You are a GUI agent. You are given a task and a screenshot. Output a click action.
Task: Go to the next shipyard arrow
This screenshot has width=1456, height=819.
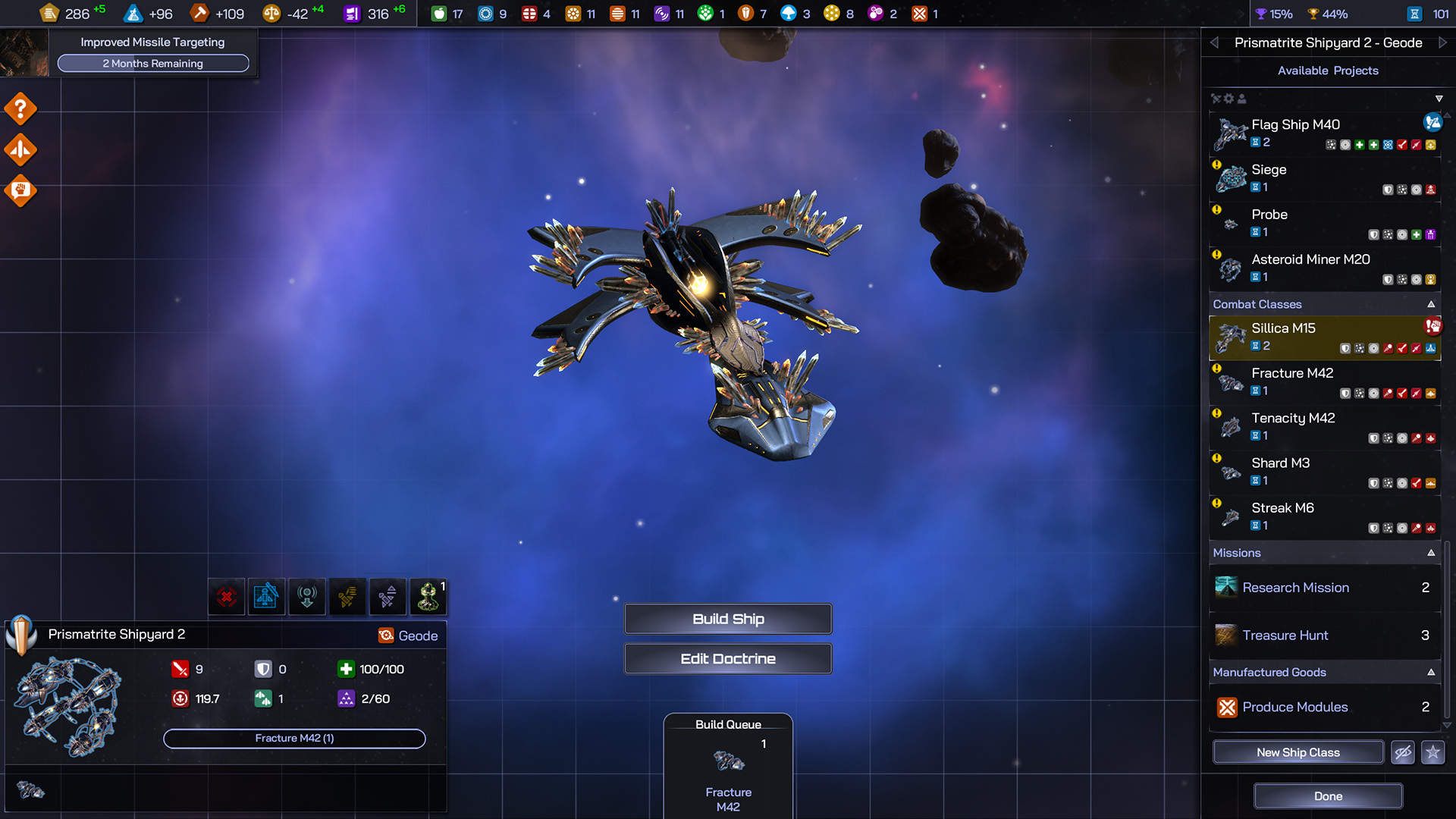coord(1442,42)
